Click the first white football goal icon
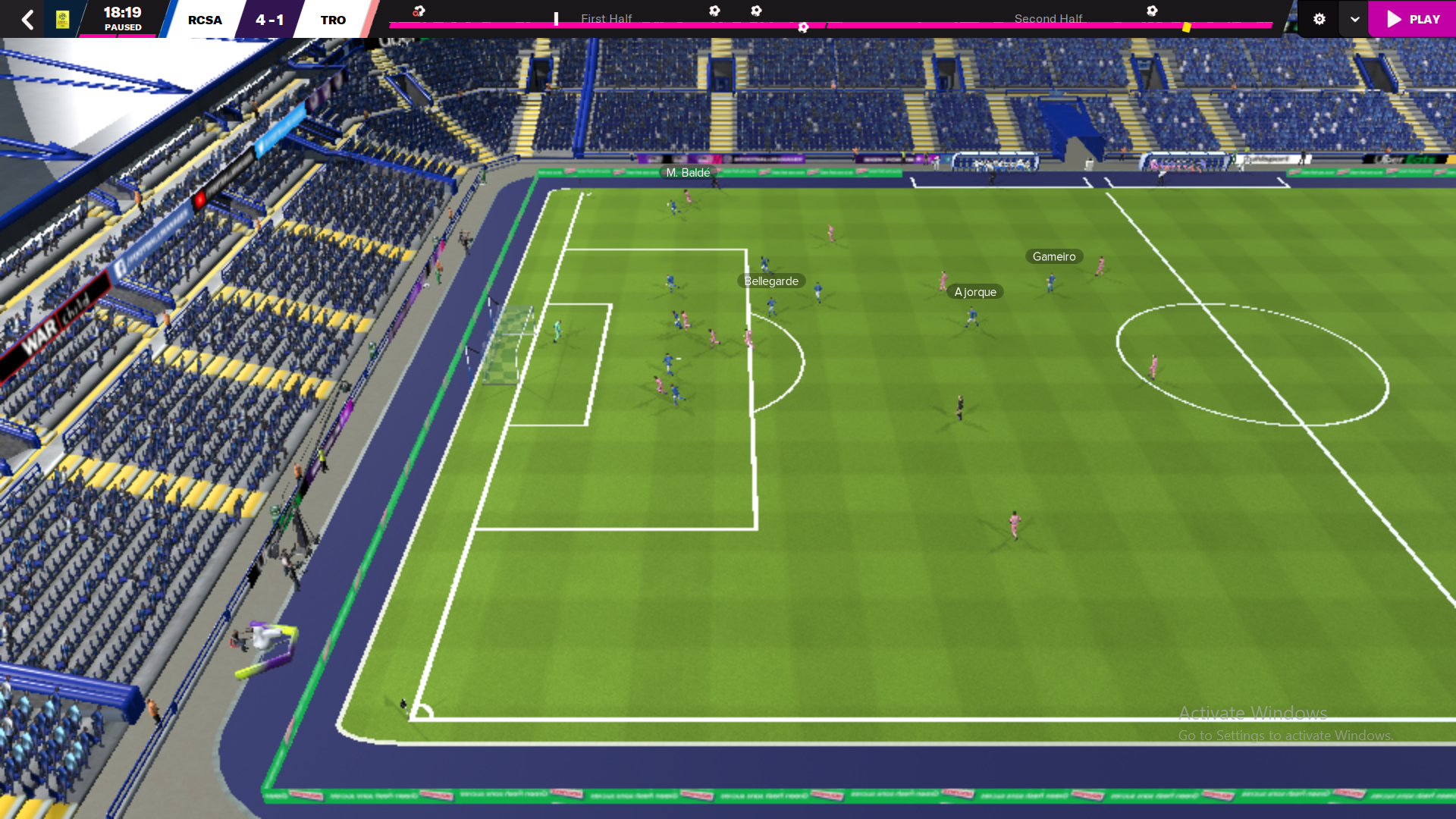 pos(714,10)
